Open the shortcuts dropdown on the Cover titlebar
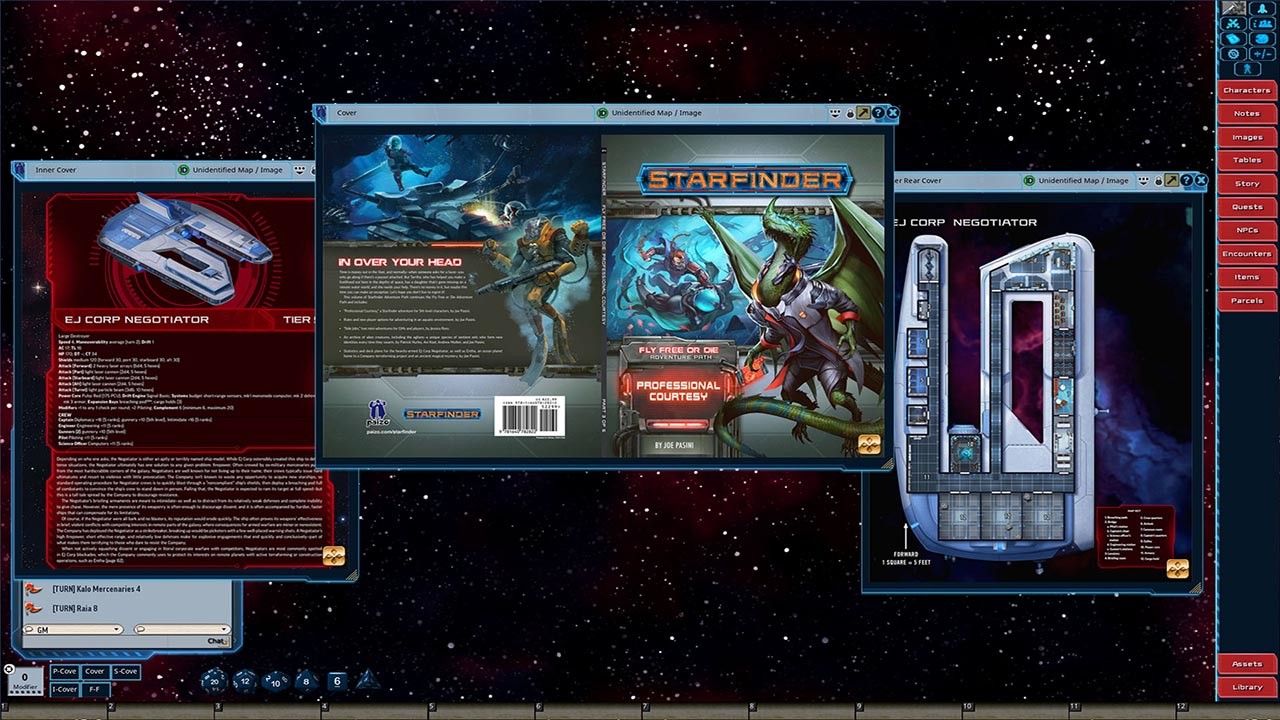Screen dimensions: 1280x720 [x=835, y=113]
